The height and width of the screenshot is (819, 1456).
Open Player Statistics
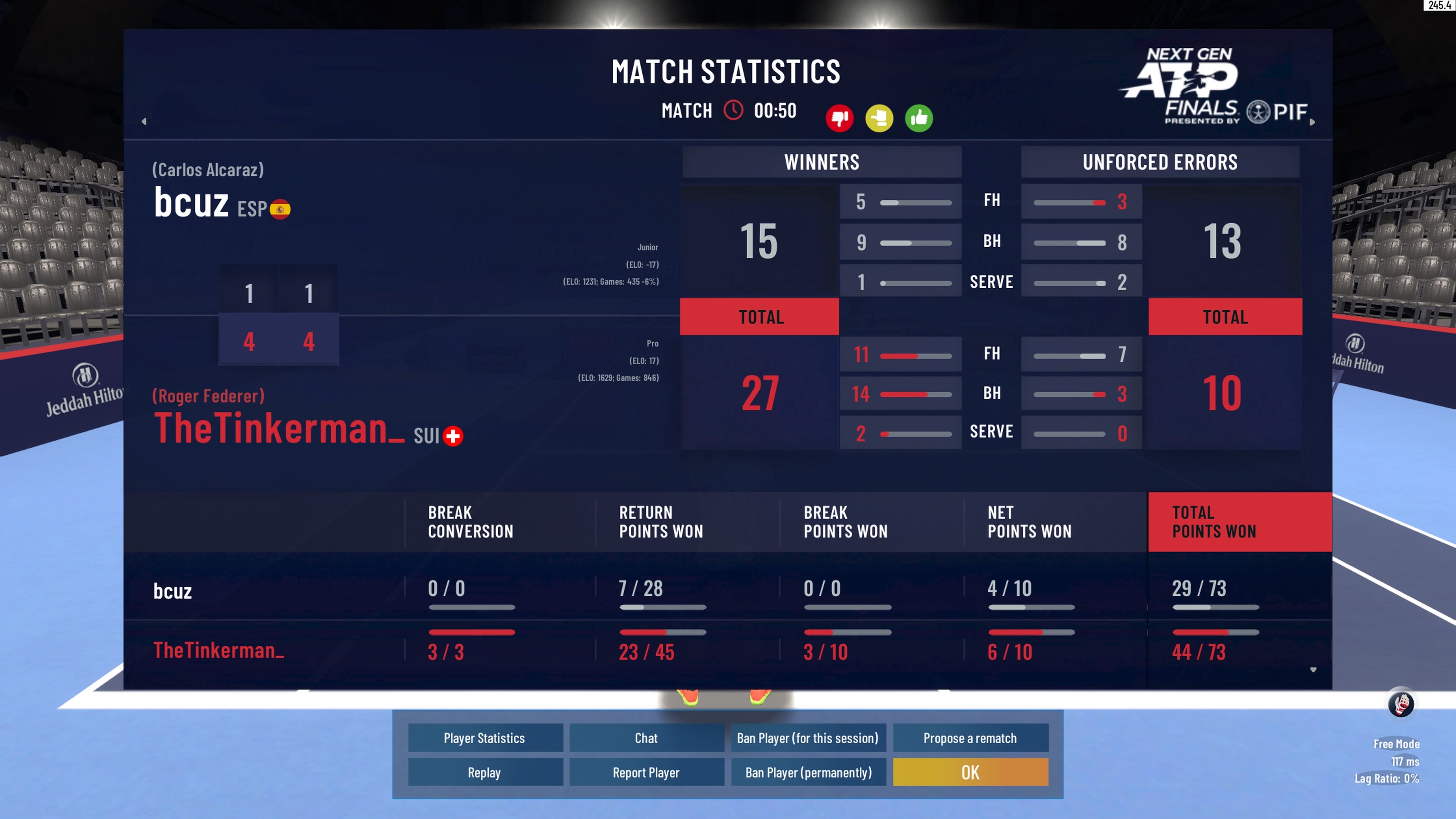tap(485, 737)
